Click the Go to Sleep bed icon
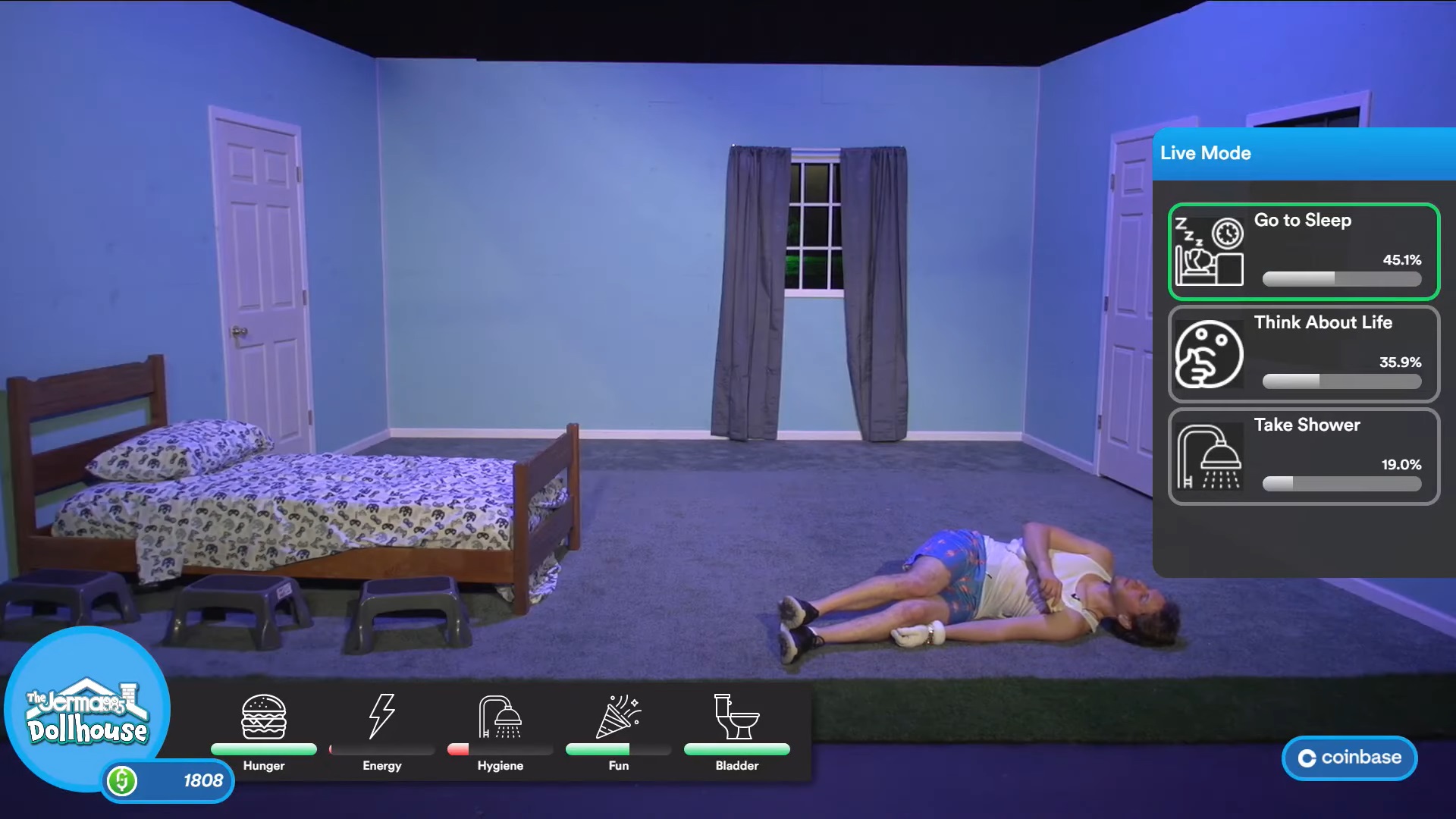This screenshot has height=819, width=1456. (1210, 250)
